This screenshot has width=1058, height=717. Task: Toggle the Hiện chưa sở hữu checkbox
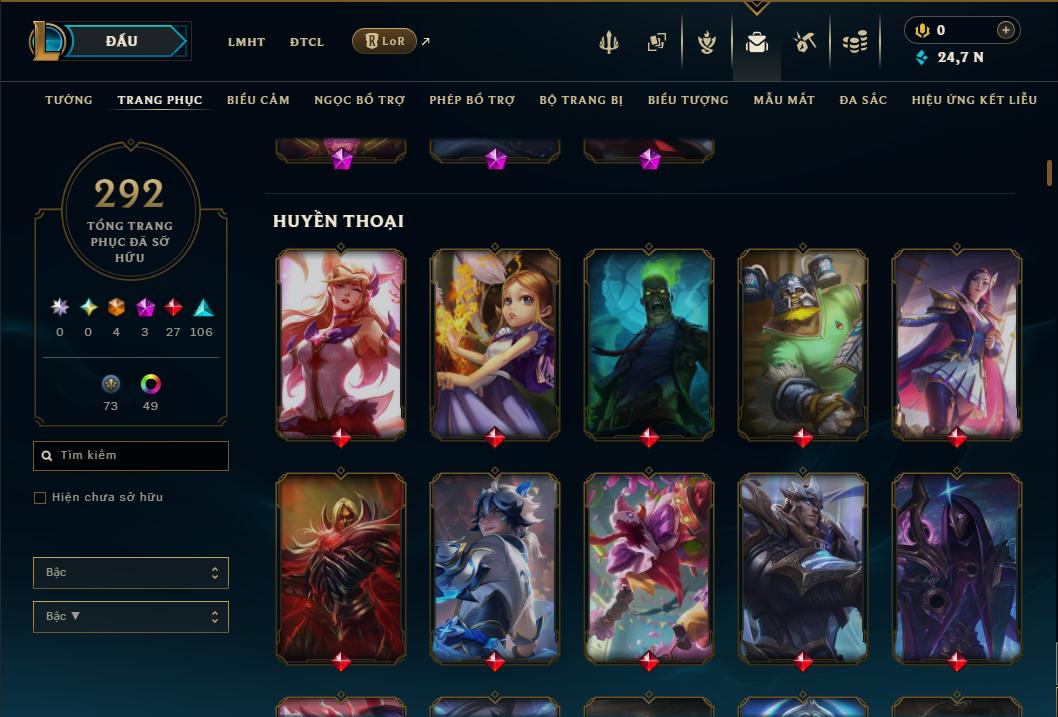tap(40, 498)
